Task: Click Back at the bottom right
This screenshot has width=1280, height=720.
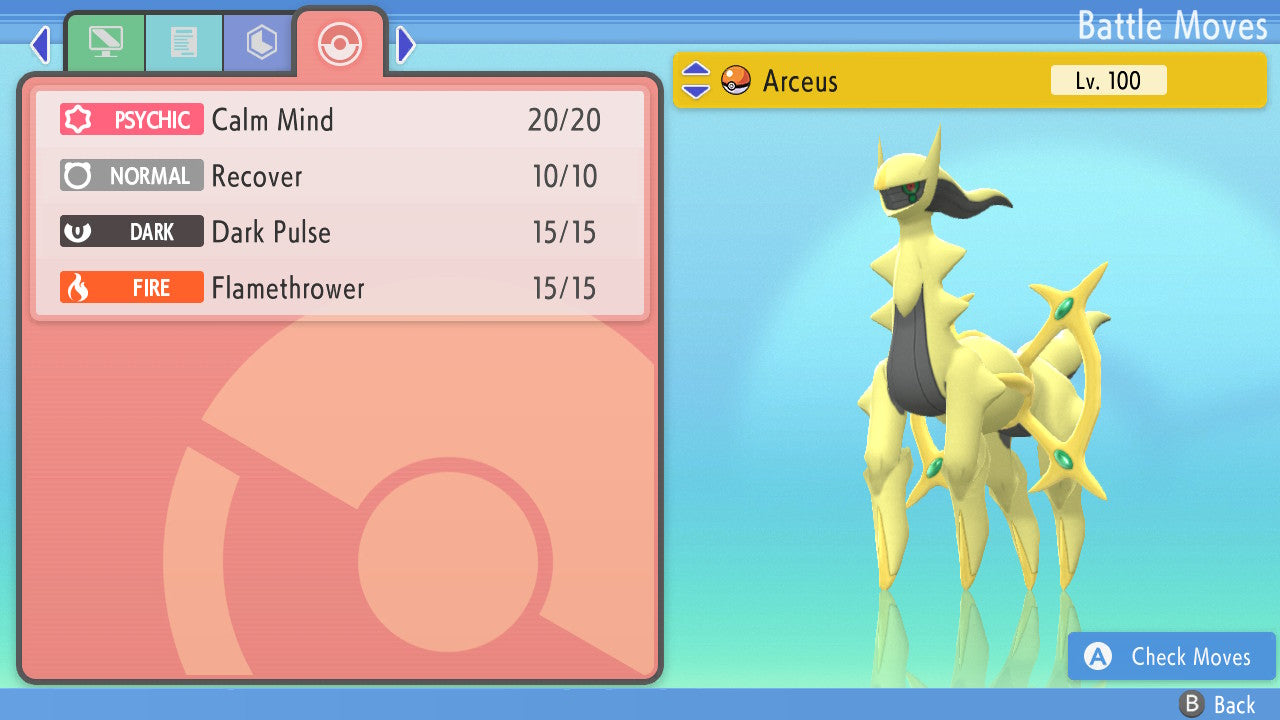Action: [x=1235, y=704]
